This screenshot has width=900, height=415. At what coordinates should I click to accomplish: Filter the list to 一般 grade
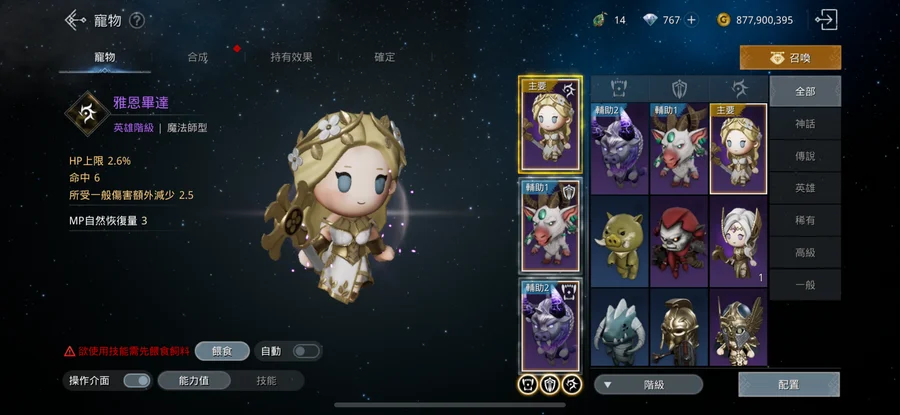[x=805, y=284]
